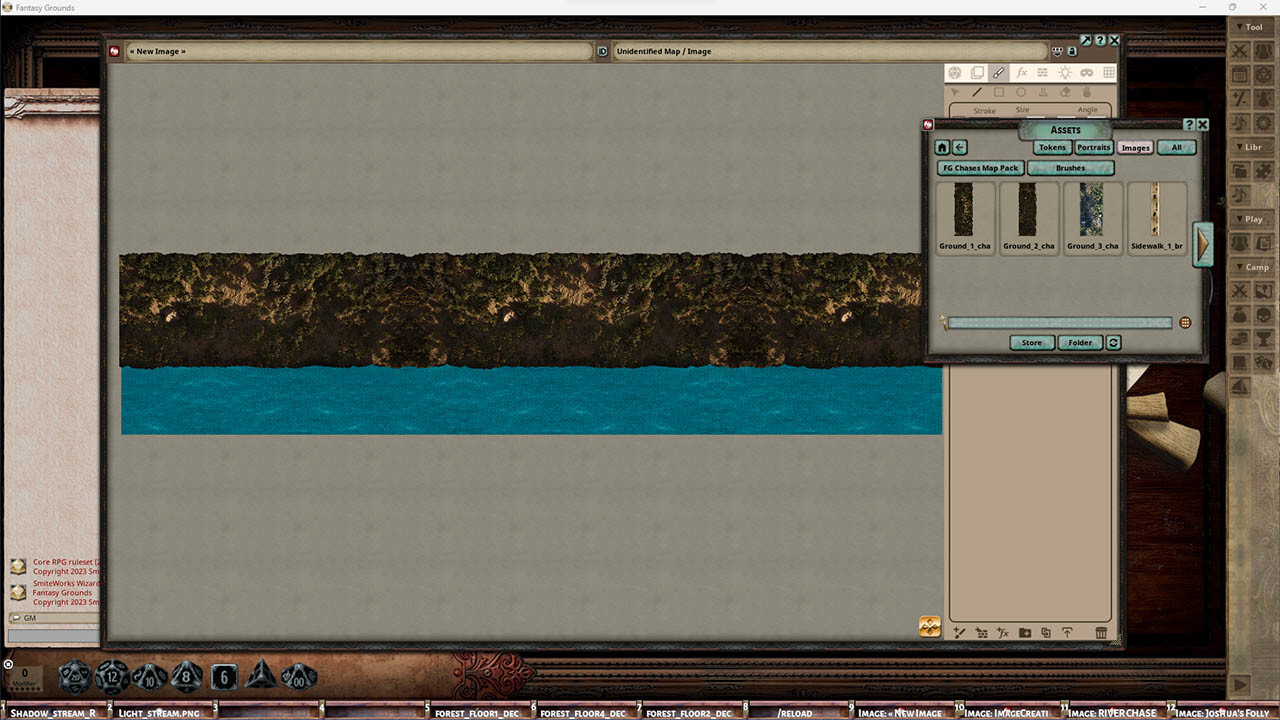This screenshot has height=720, width=1280.
Task: Open the Portraits tab
Action: 1093,147
